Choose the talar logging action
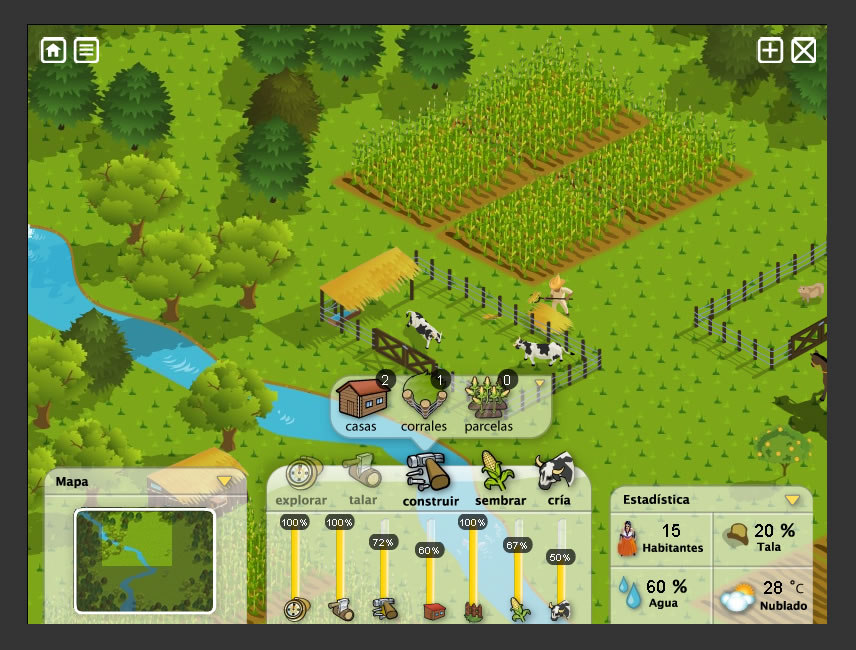This screenshot has width=856, height=650. tap(363, 481)
